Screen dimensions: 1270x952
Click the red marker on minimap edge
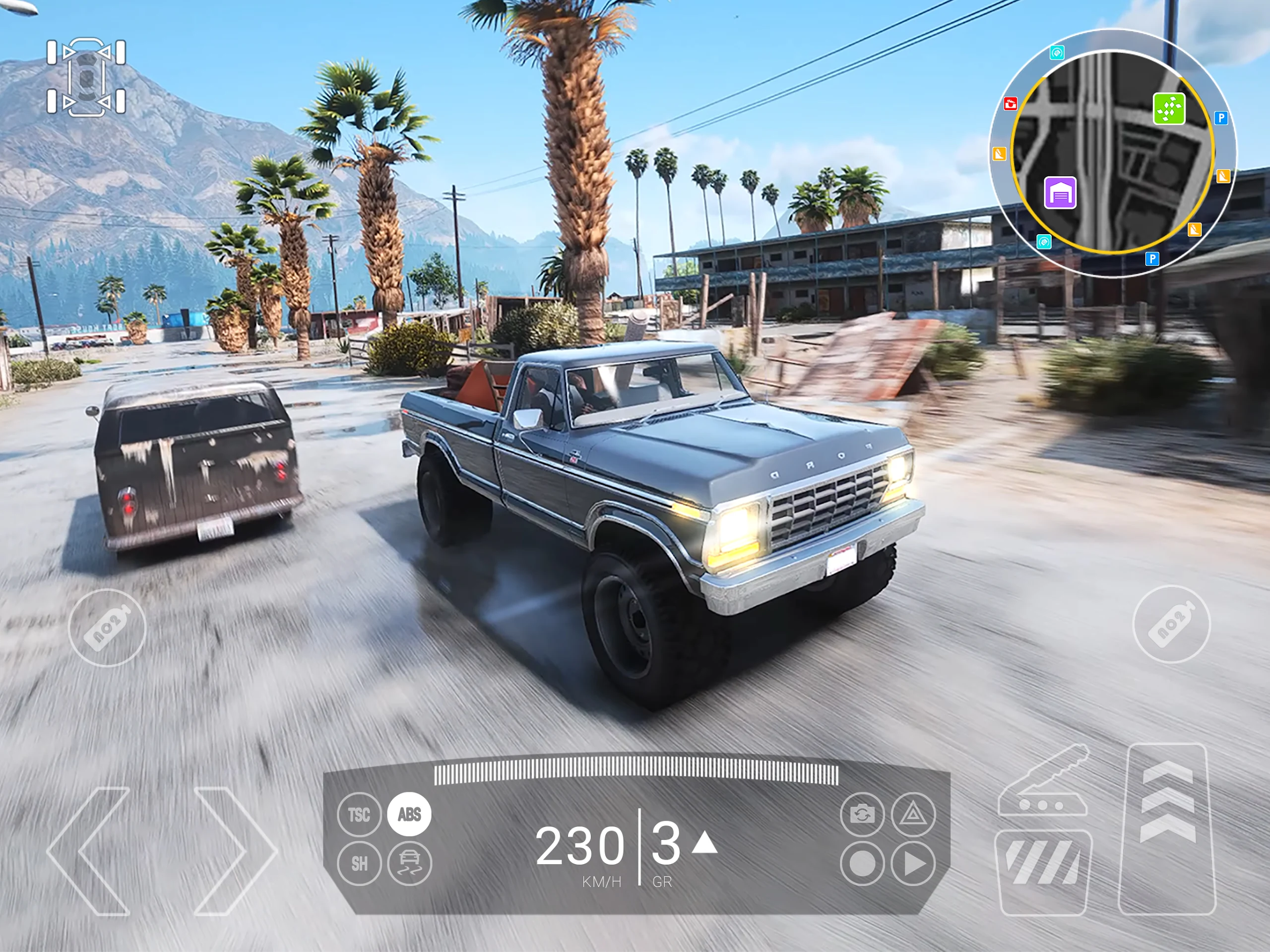pos(1010,104)
